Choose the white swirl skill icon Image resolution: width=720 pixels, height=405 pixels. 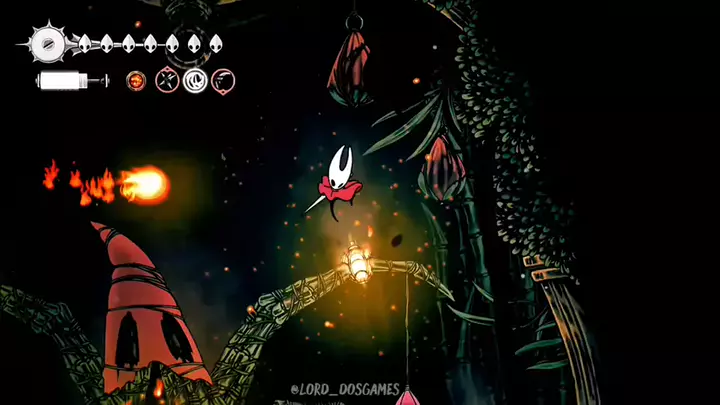click(195, 81)
